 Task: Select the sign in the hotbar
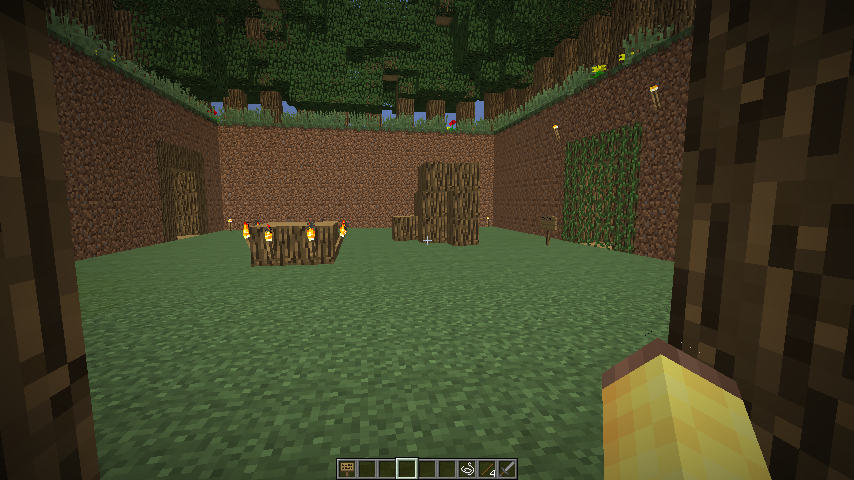pyautogui.click(x=347, y=468)
